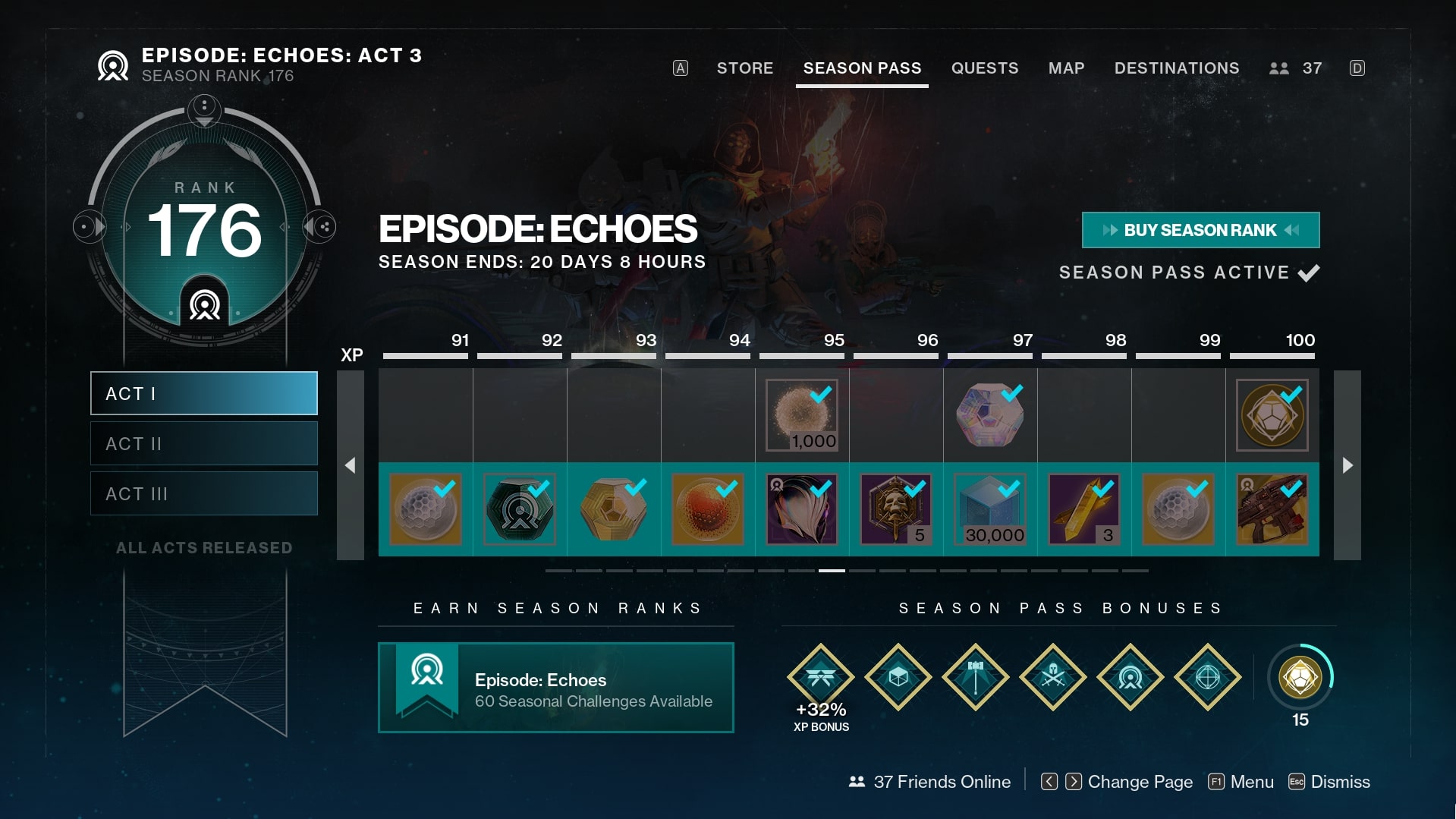Select the rank 100 weapon reward

click(x=1272, y=509)
